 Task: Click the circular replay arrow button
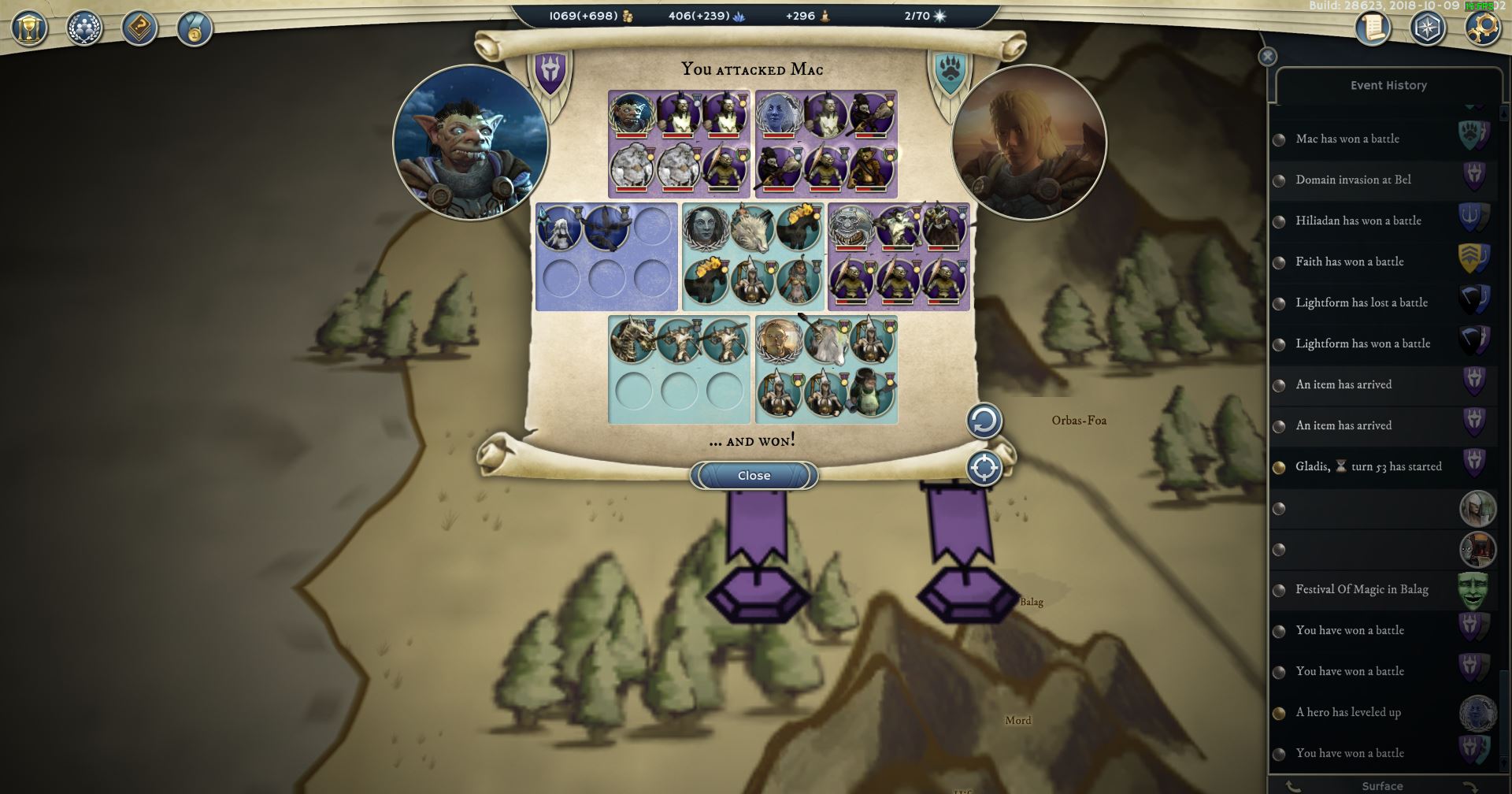tap(984, 421)
